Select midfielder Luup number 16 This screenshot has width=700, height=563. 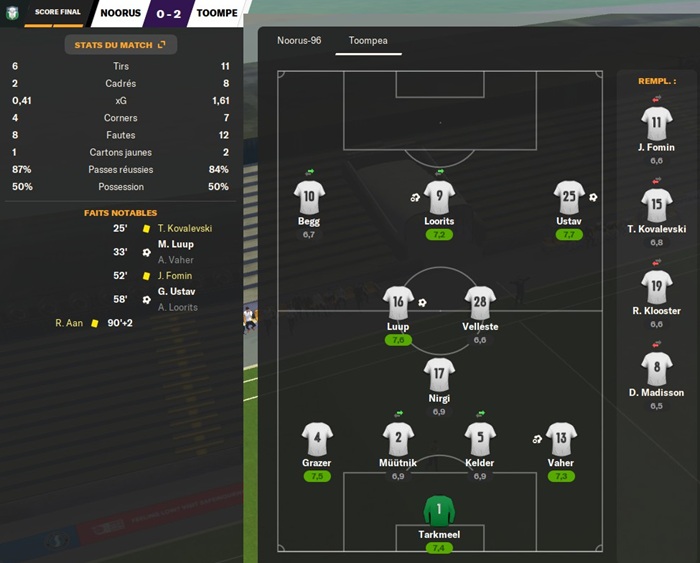pos(398,303)
